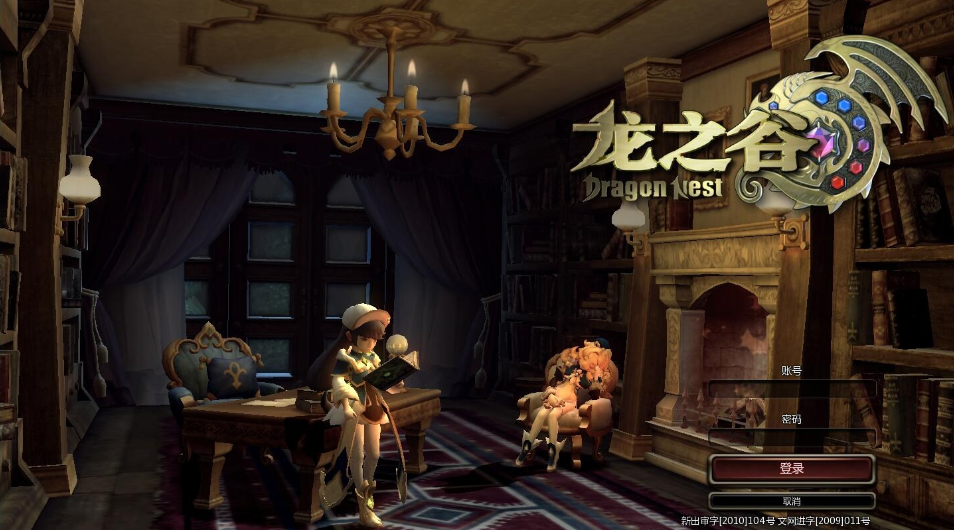Log in with the red 登录 button

click(791, 468)
